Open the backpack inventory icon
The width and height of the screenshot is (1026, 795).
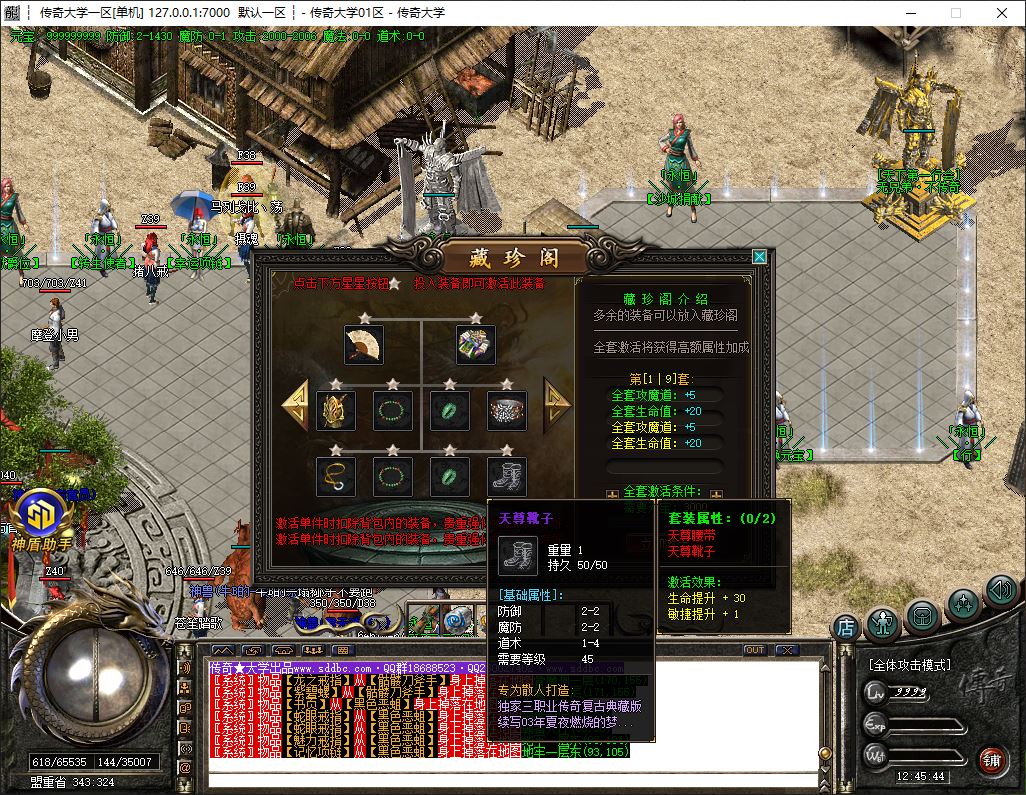[923, 616]
